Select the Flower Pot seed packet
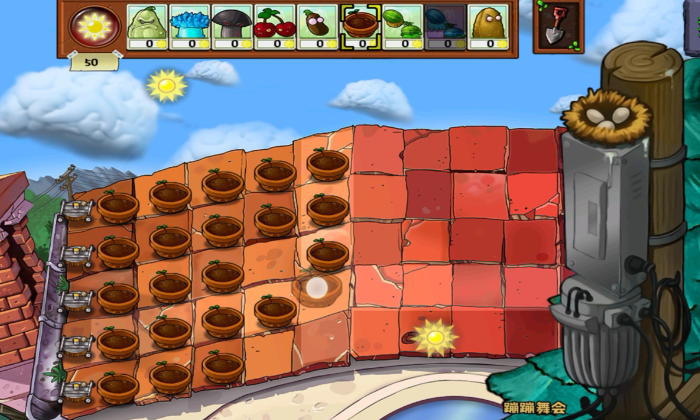Viewport: 700px width, 420px height. [360, 26]
